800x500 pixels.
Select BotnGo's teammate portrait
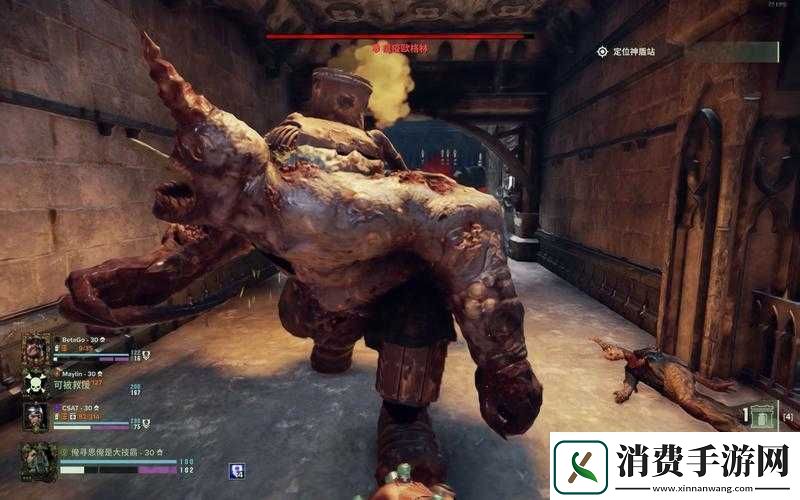pos(37,349)
